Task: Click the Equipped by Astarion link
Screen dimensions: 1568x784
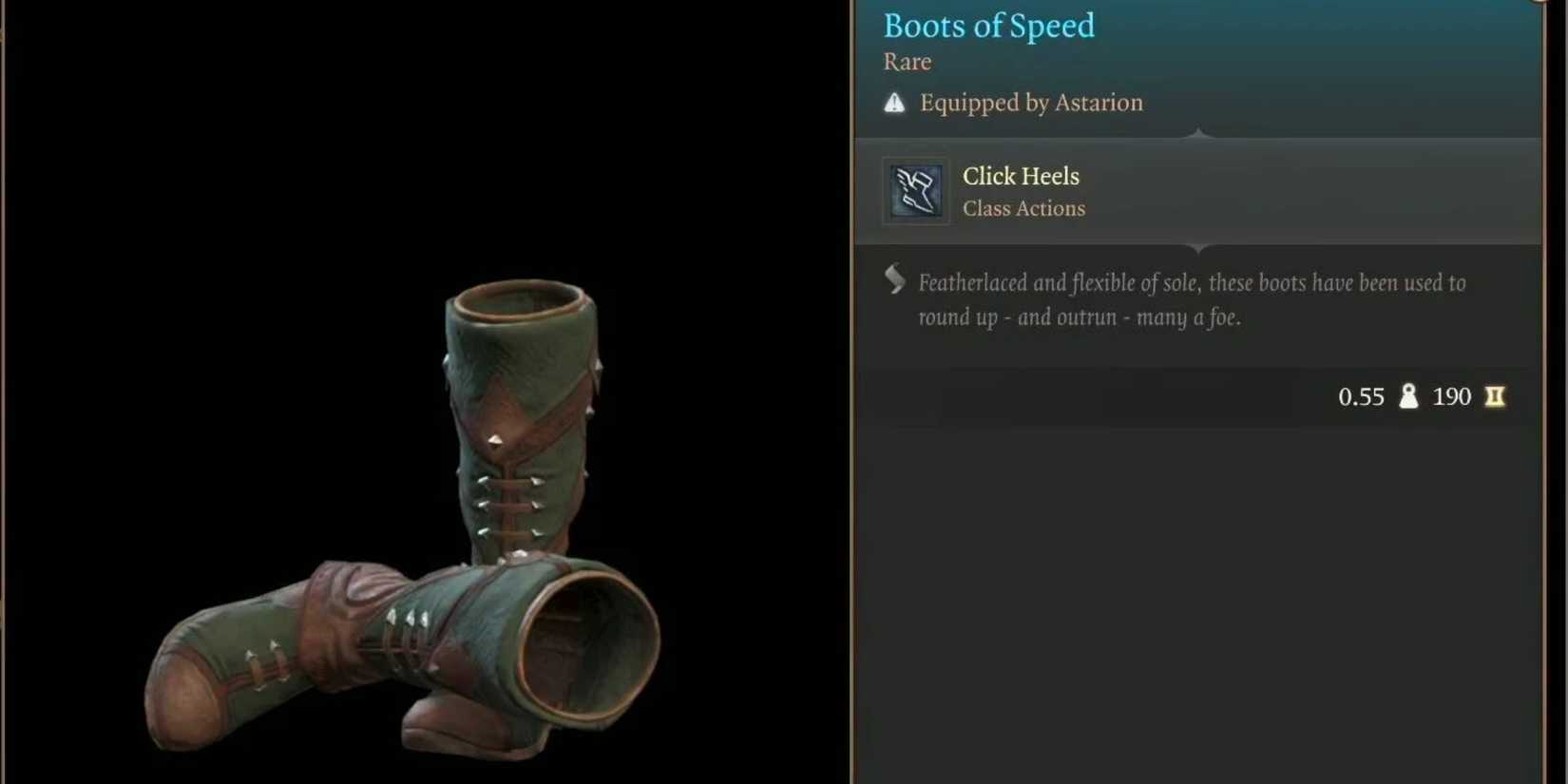Action: tap(1031, 103)
